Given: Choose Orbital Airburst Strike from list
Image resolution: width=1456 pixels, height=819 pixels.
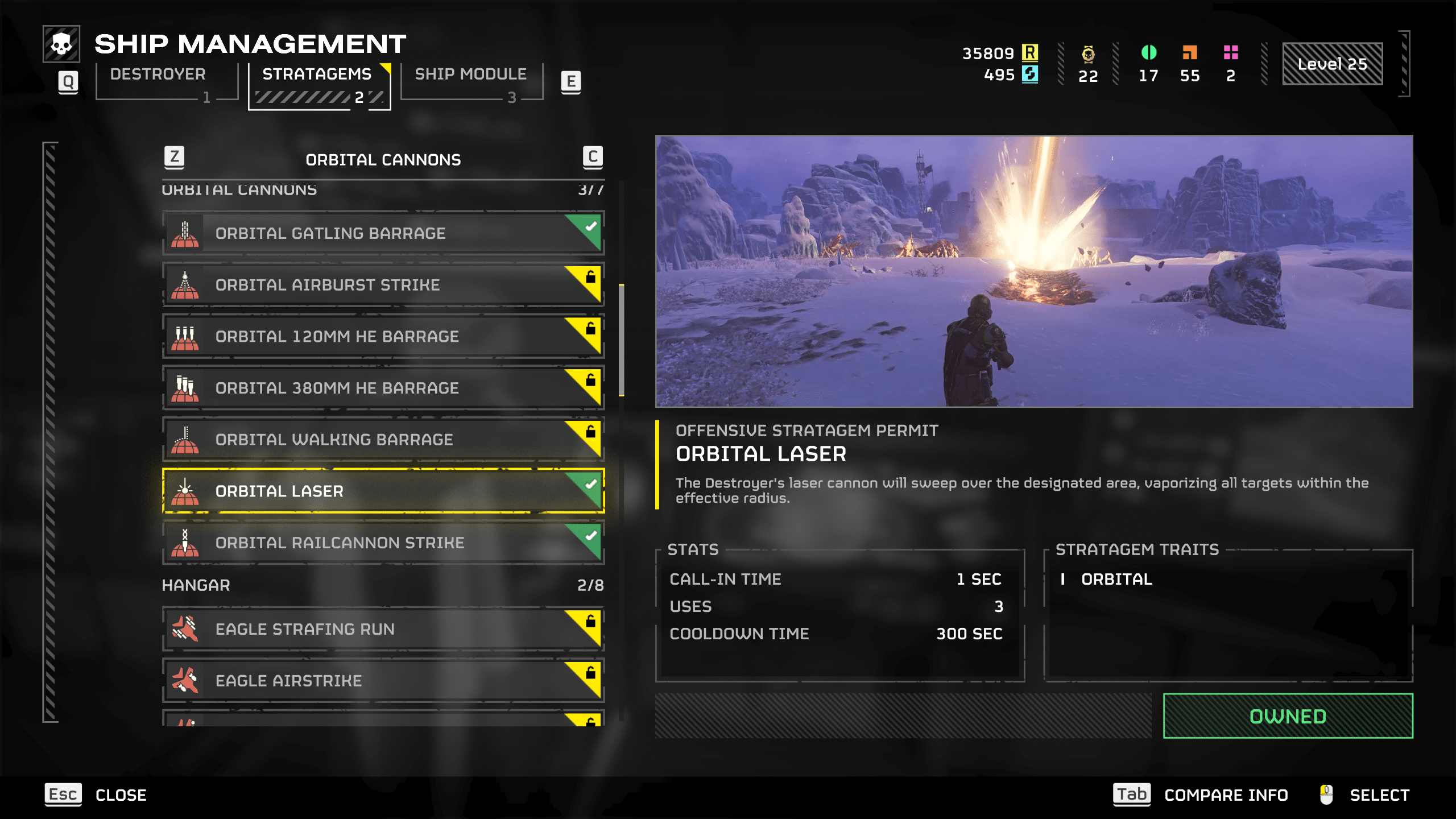Looking at the screenshot, I should point(383,285).
